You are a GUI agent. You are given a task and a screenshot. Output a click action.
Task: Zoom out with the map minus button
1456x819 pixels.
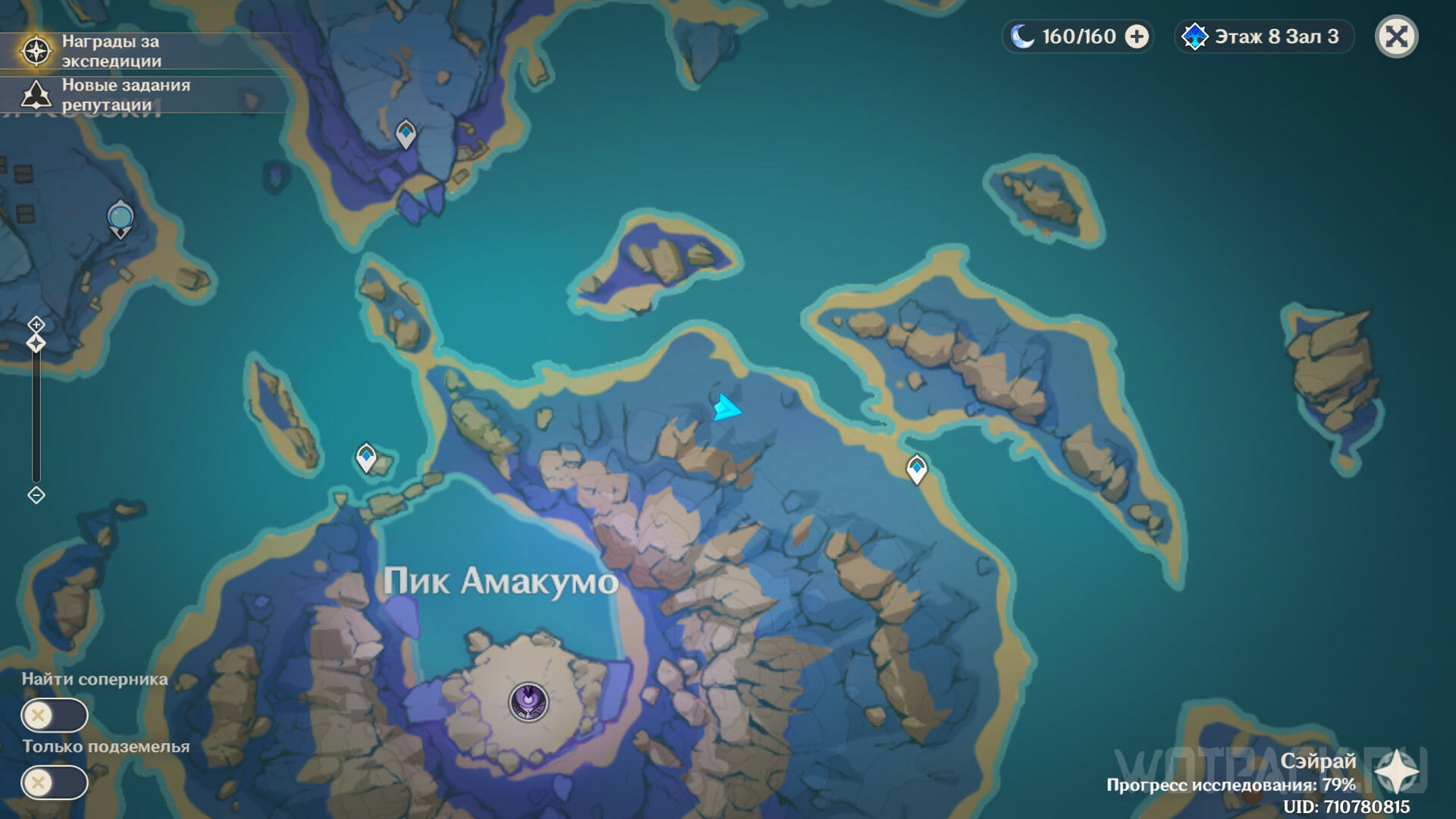[x=36, y=495]
